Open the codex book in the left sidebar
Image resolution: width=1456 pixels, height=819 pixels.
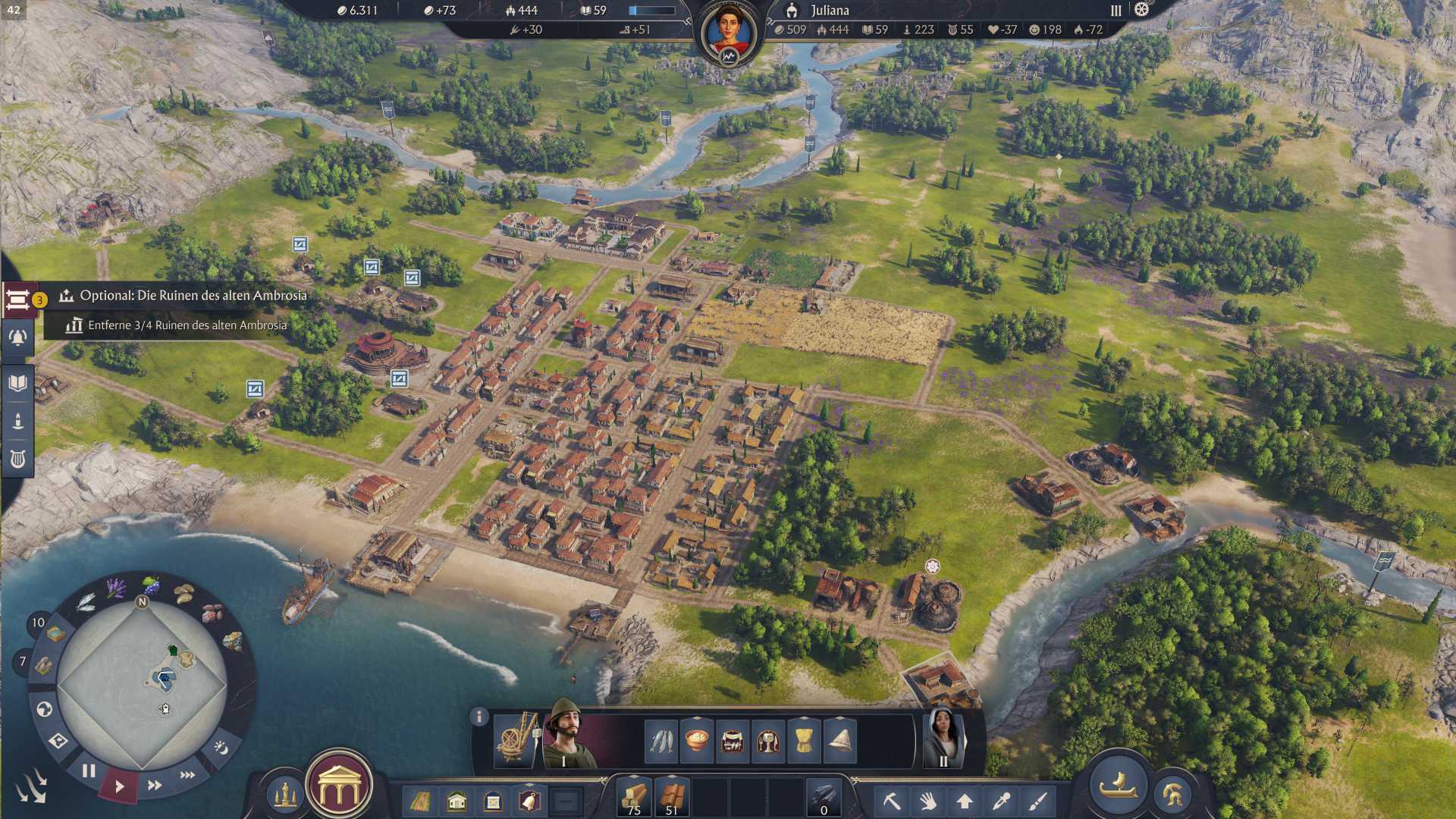[19, 383]
